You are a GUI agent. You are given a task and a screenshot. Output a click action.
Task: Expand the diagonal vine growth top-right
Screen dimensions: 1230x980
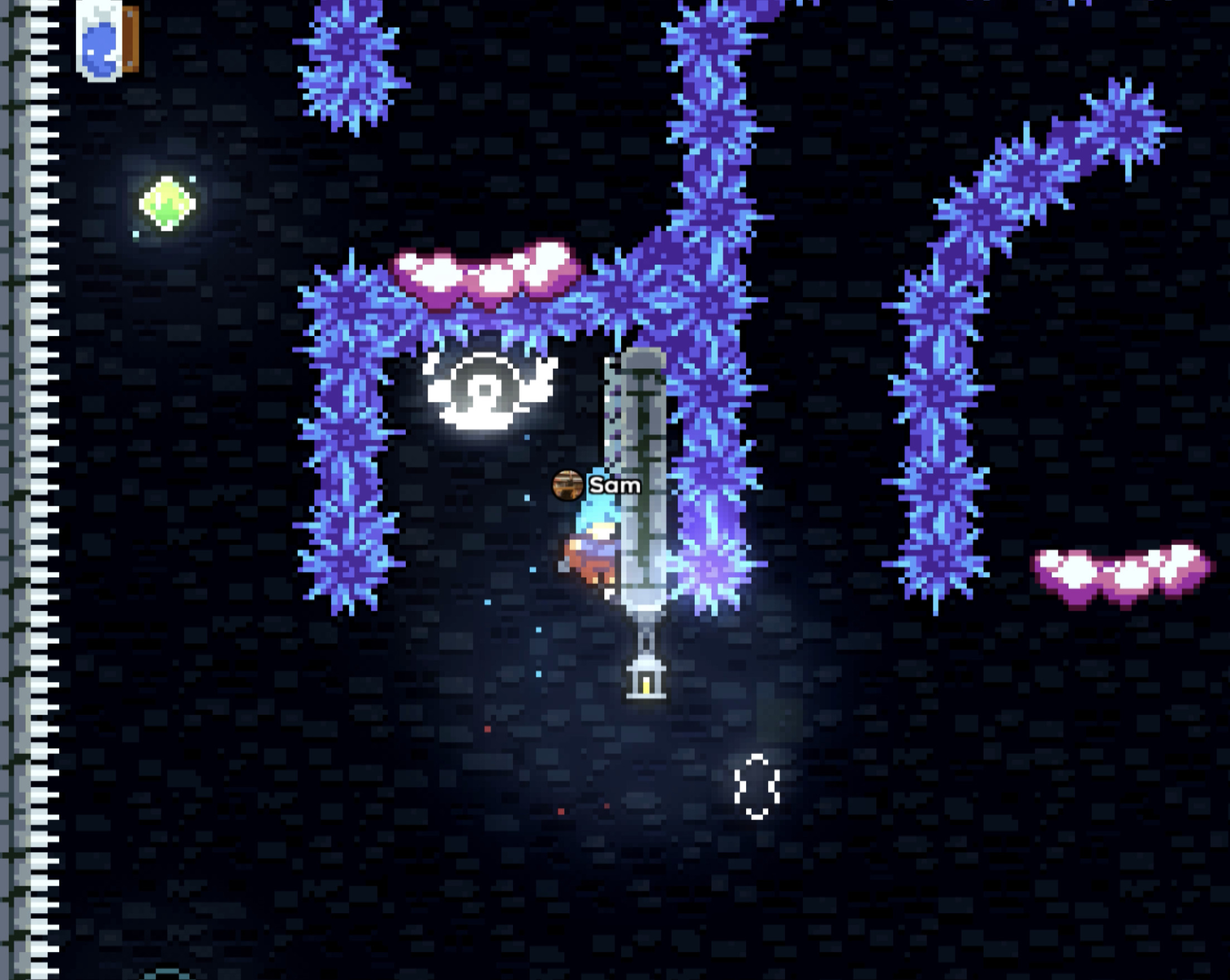point(1055,160)
